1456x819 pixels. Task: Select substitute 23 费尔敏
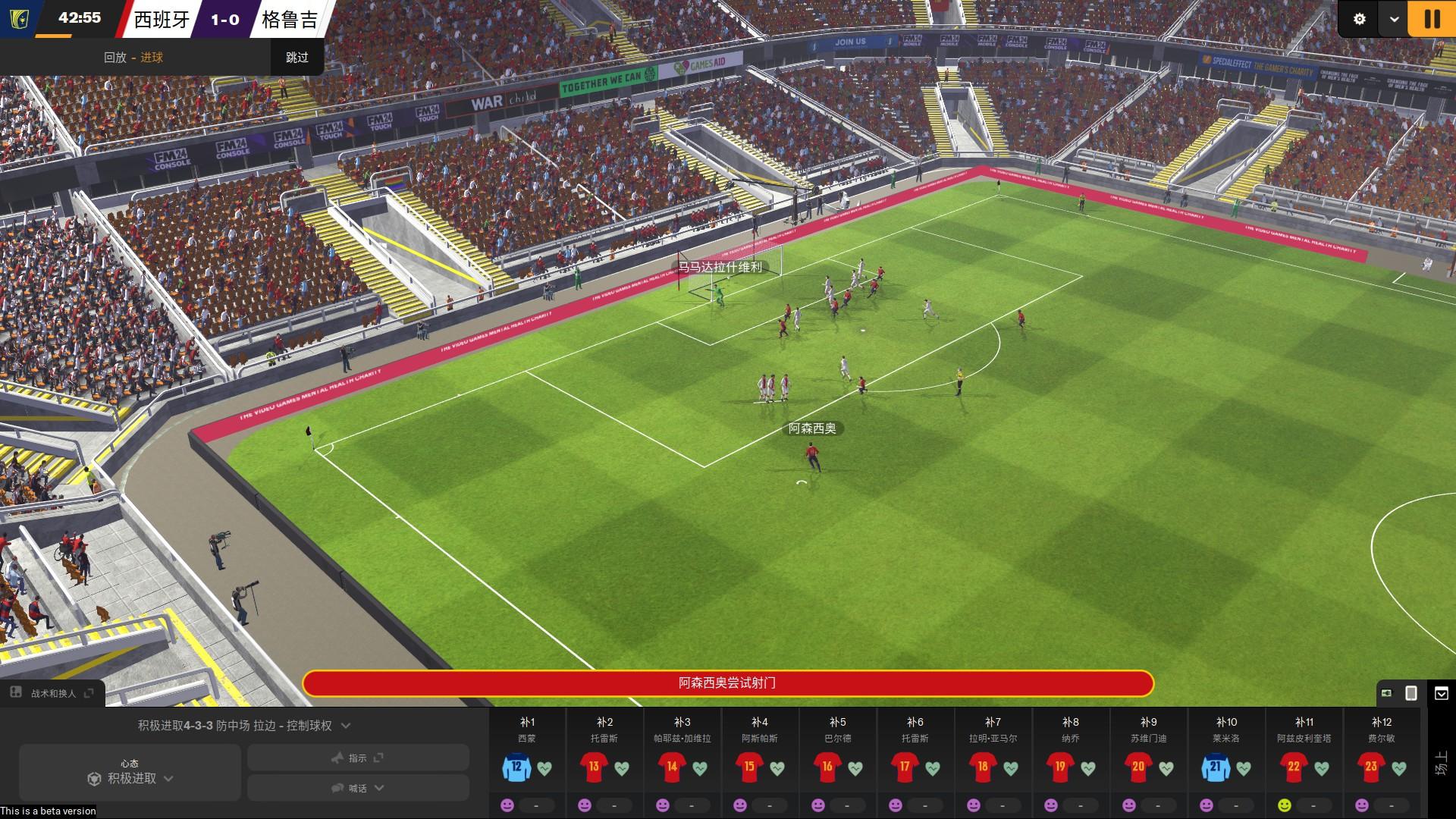coord(1371,767)
